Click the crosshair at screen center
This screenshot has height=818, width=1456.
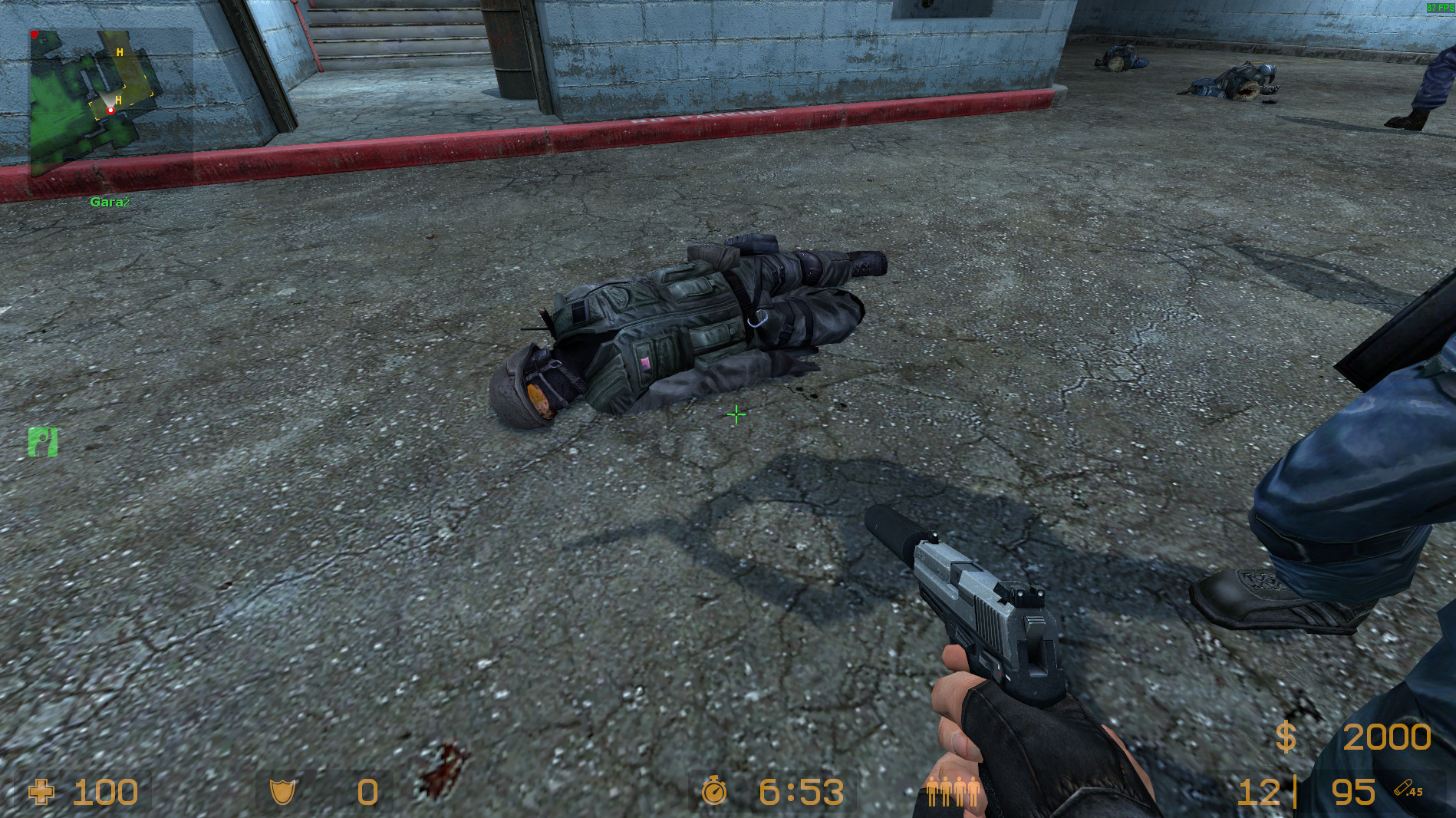(x=735, y=414)
